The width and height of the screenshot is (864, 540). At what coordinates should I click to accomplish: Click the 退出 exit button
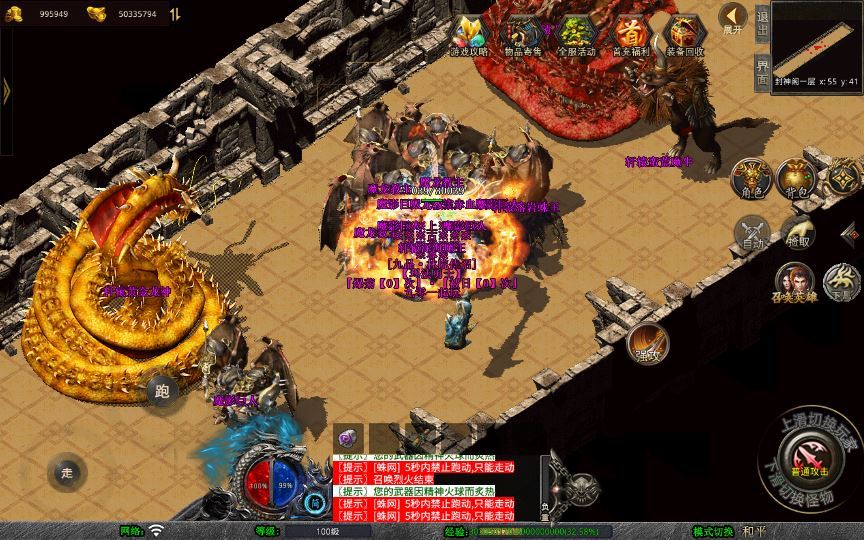763,22
